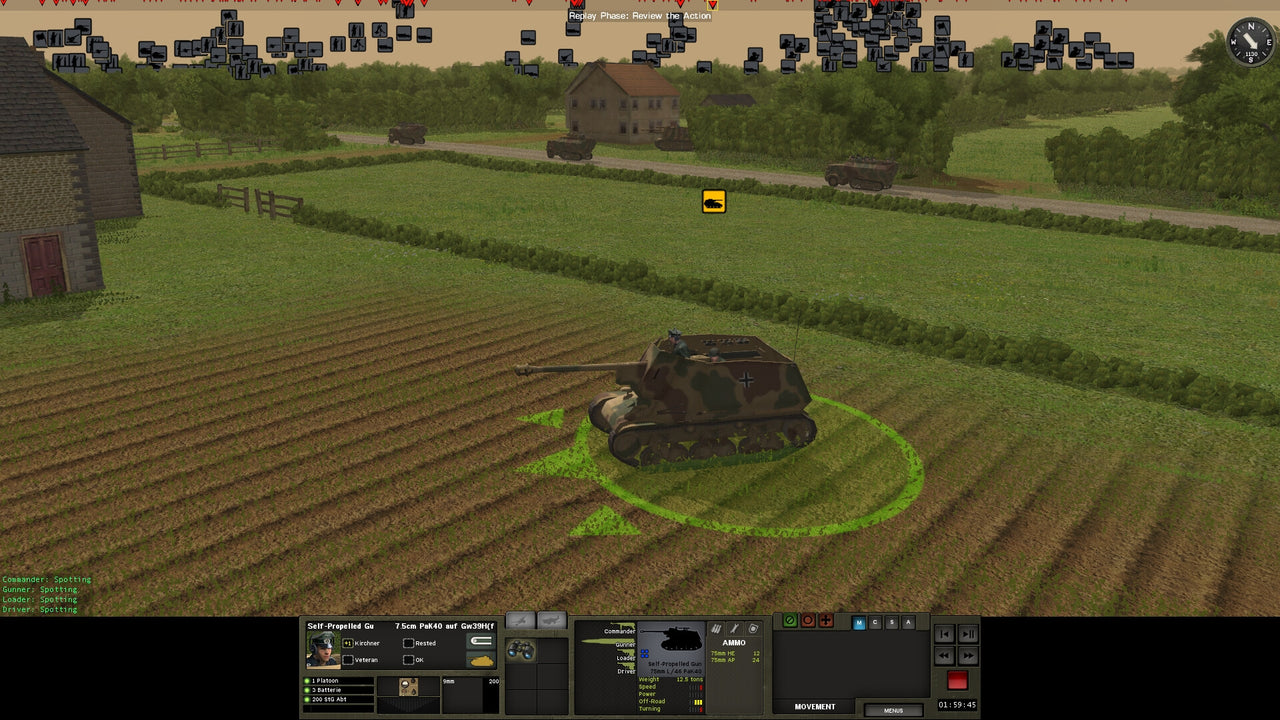The height and width of the screenshot is (720, 1280).
Task: Select the binoculars spotting icon
Action: click(x=519, y=648)
